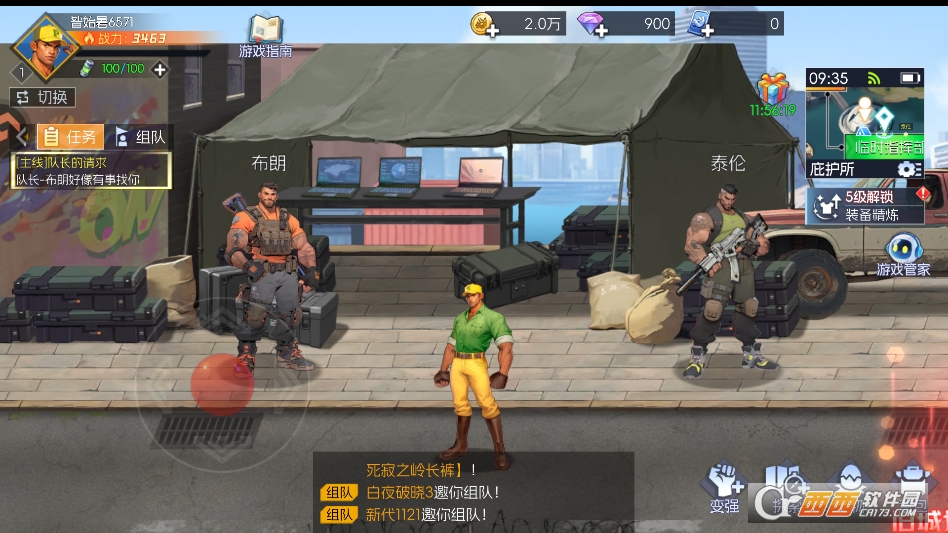
Task: Tap the 切换 switch button
Action: [42, 97]
